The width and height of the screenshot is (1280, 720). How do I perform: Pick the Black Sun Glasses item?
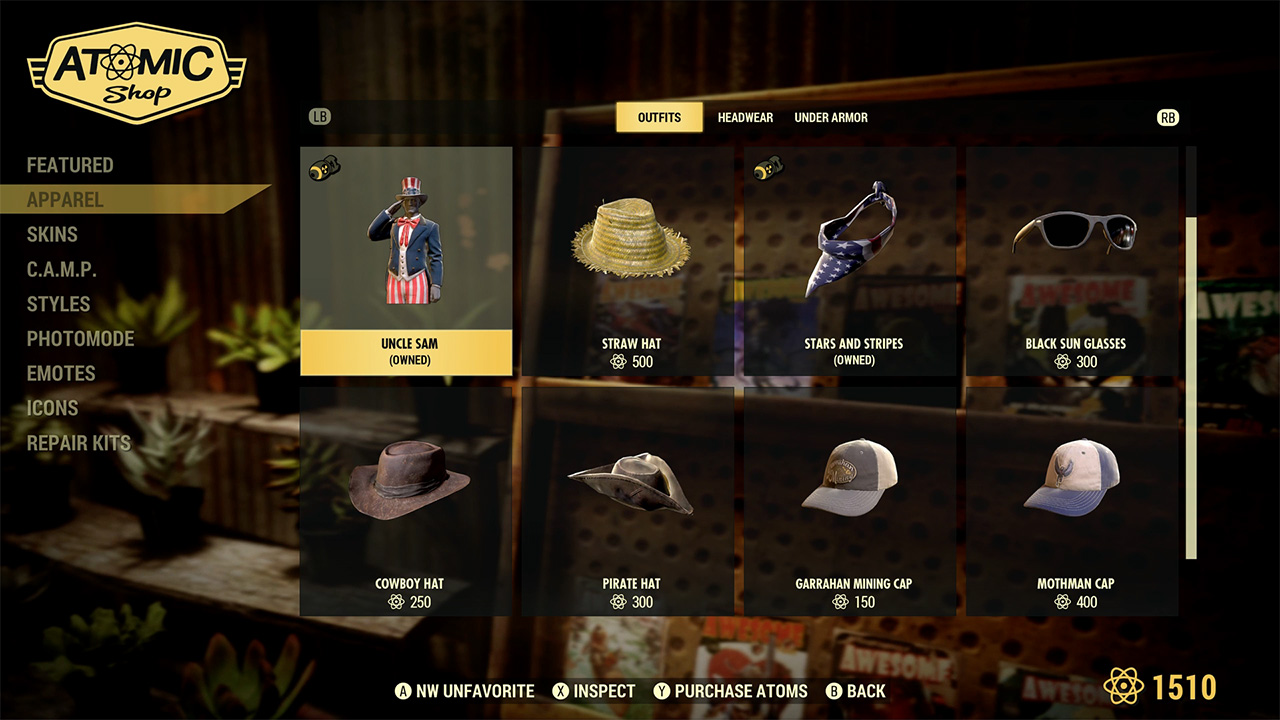pos(1075,261)
